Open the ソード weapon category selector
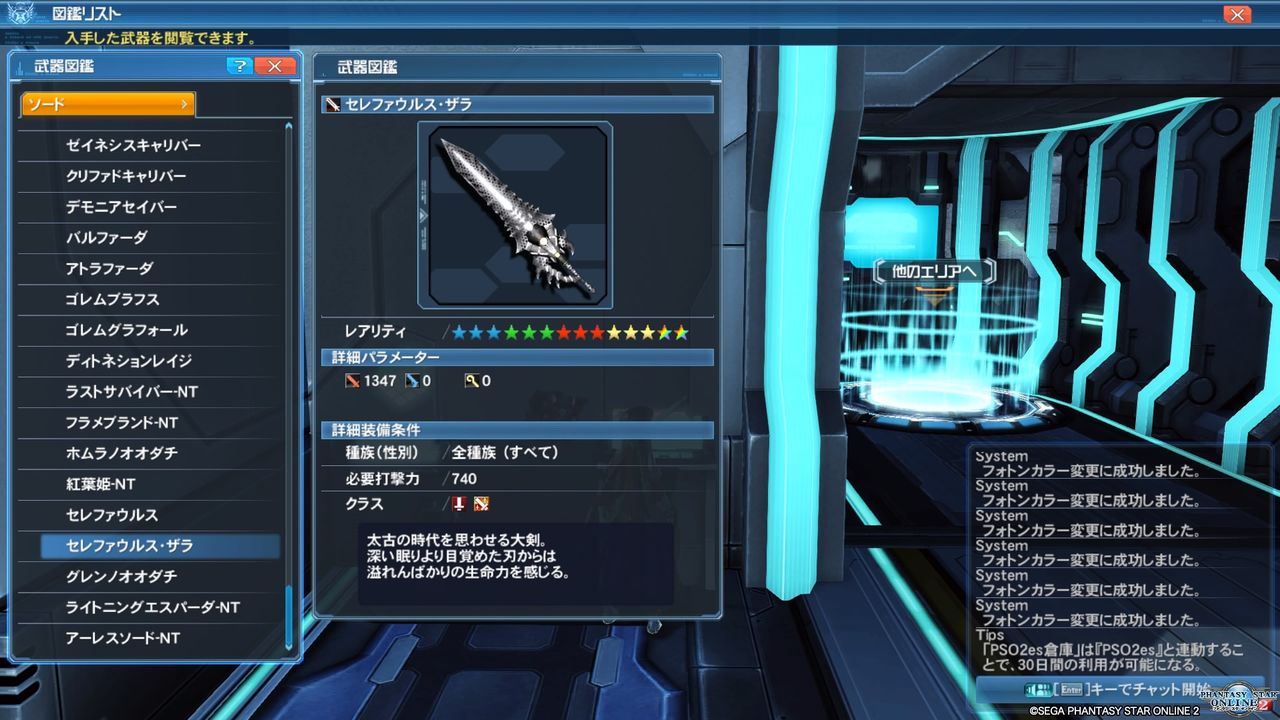This screenshot has width=1280, height=720. (x=107, y=102)
